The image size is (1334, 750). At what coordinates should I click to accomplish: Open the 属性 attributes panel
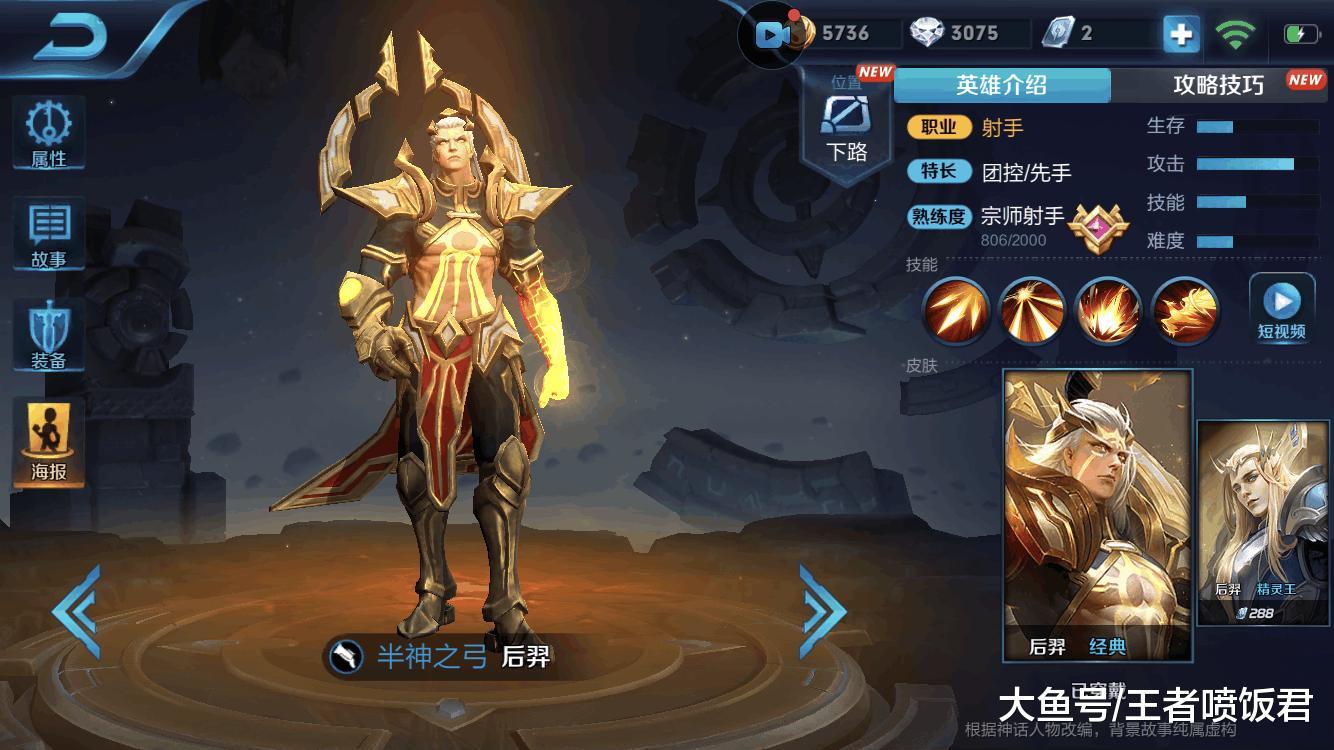(48, 134)
